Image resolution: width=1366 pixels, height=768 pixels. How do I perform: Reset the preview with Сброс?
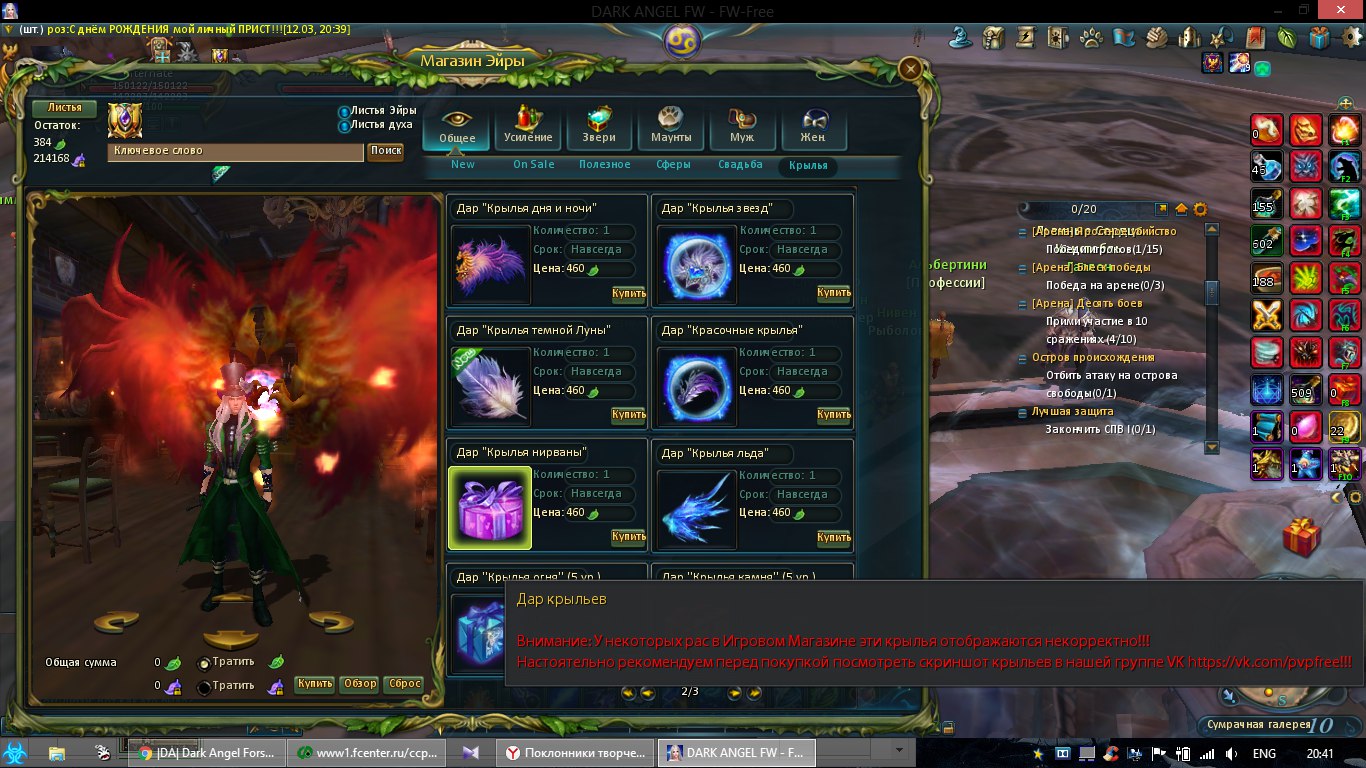click(404, 685)
